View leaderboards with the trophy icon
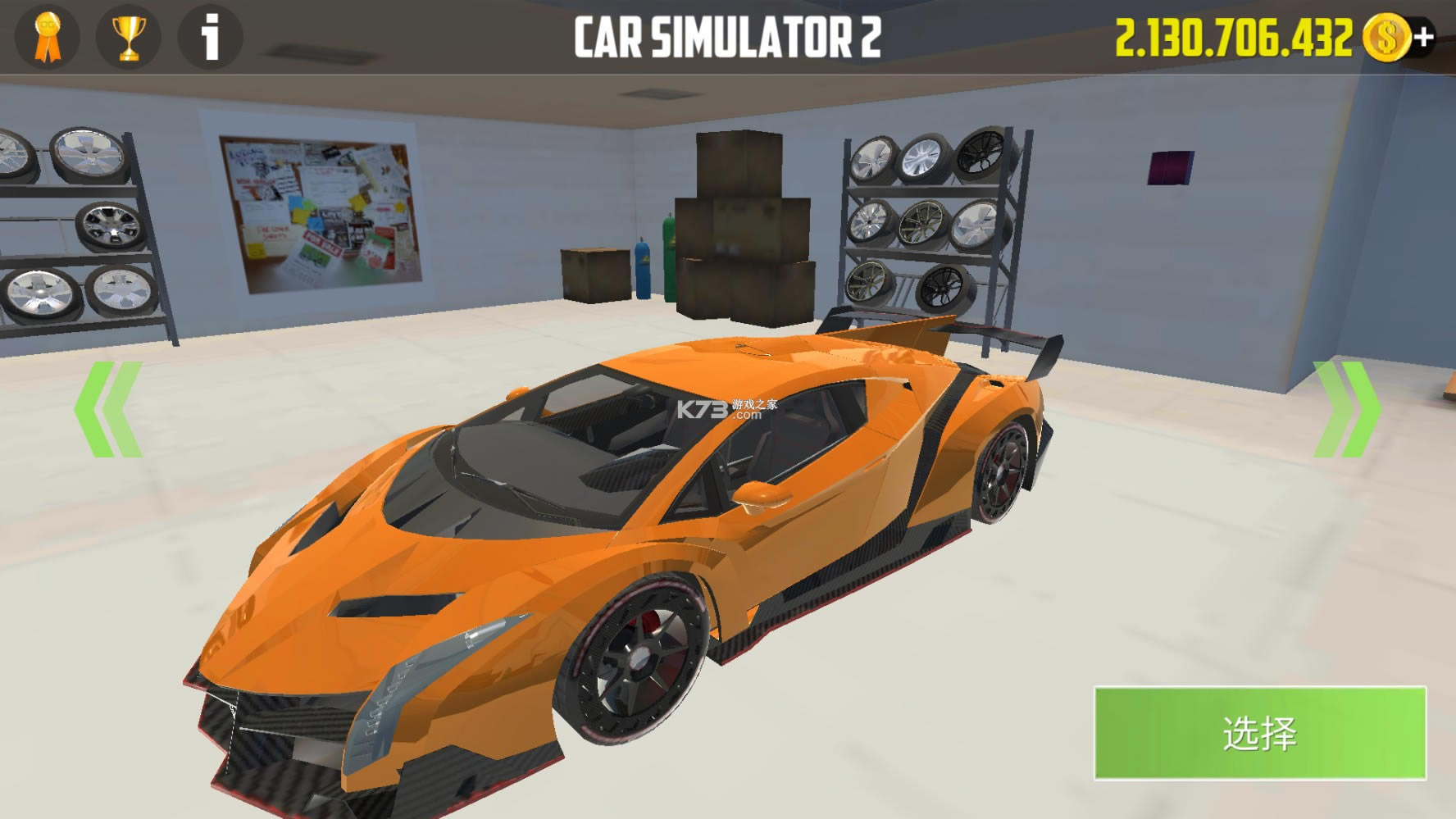The width and height of the screenshot is (1456, 819). pyautogui.click(x=127, y=38)
